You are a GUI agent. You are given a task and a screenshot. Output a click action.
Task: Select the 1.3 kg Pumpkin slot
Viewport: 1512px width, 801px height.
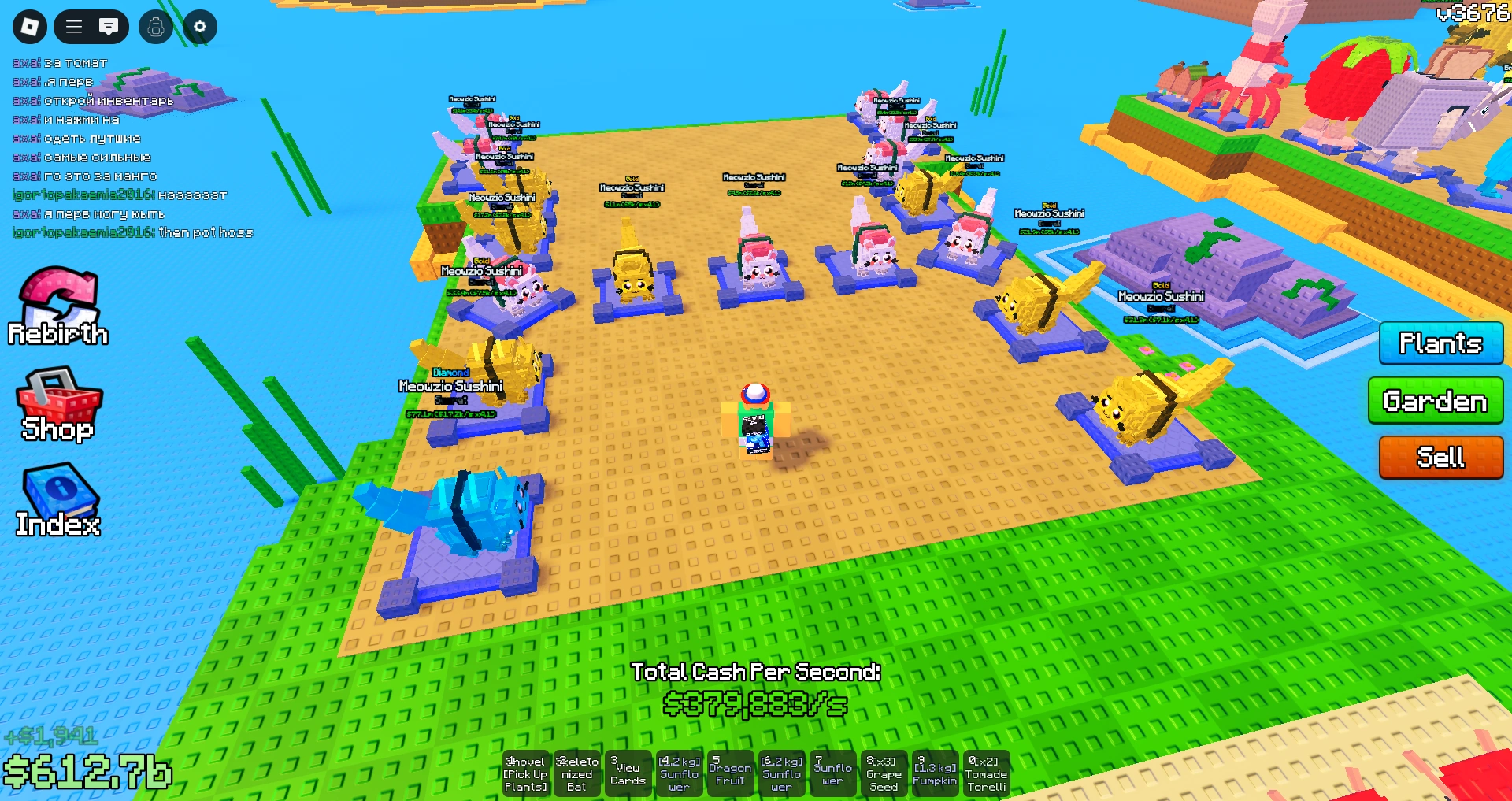(x=936, y=773)
